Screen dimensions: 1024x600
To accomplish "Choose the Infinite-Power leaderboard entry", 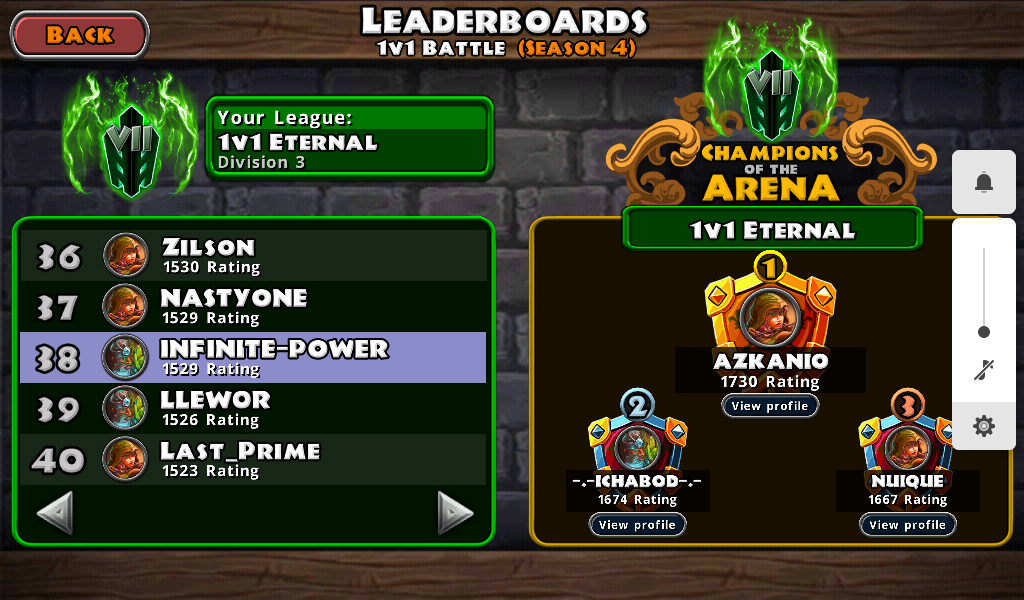I will click(253, 357).
